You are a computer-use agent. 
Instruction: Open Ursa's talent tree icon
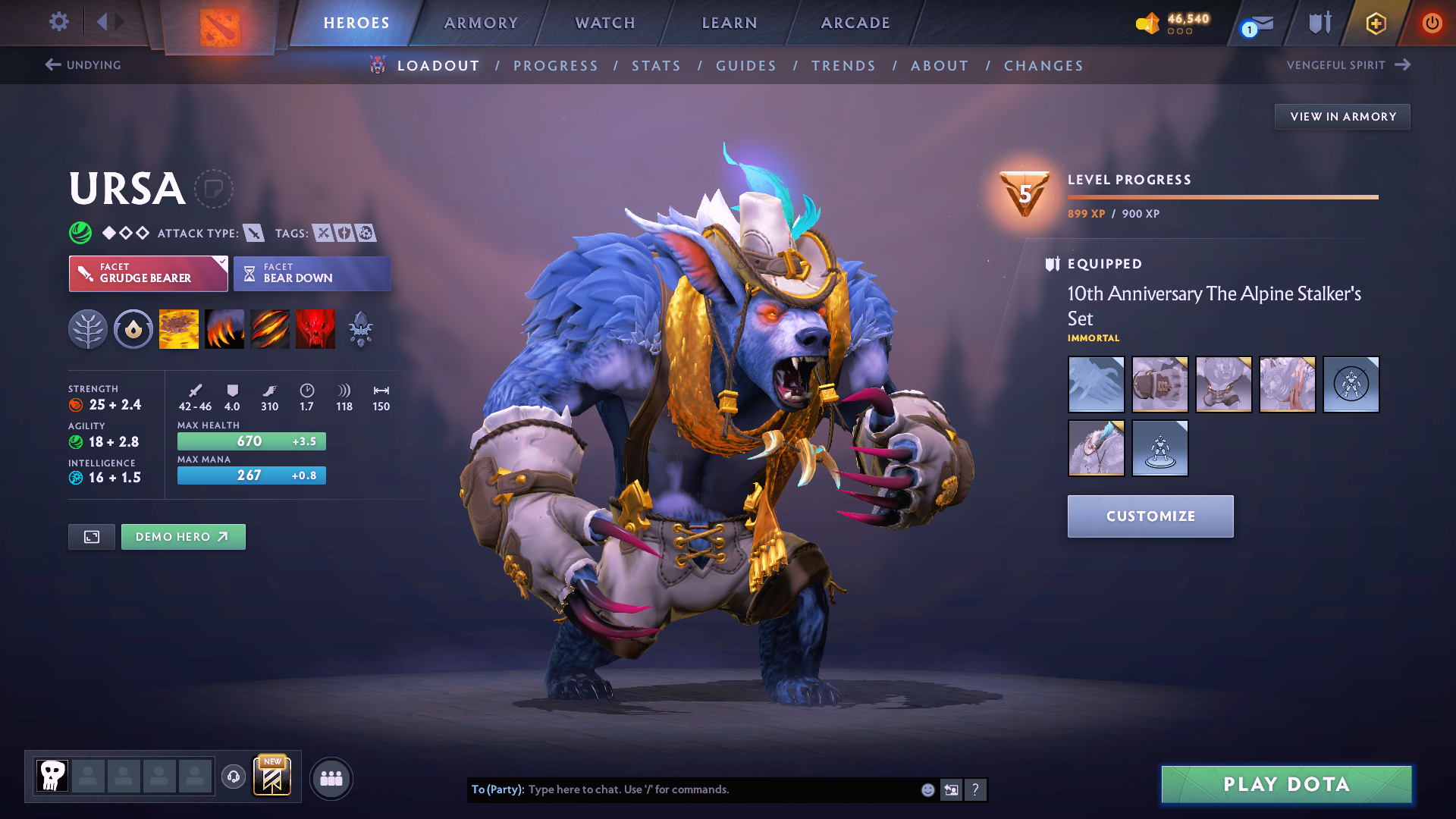tap(88, 328)
